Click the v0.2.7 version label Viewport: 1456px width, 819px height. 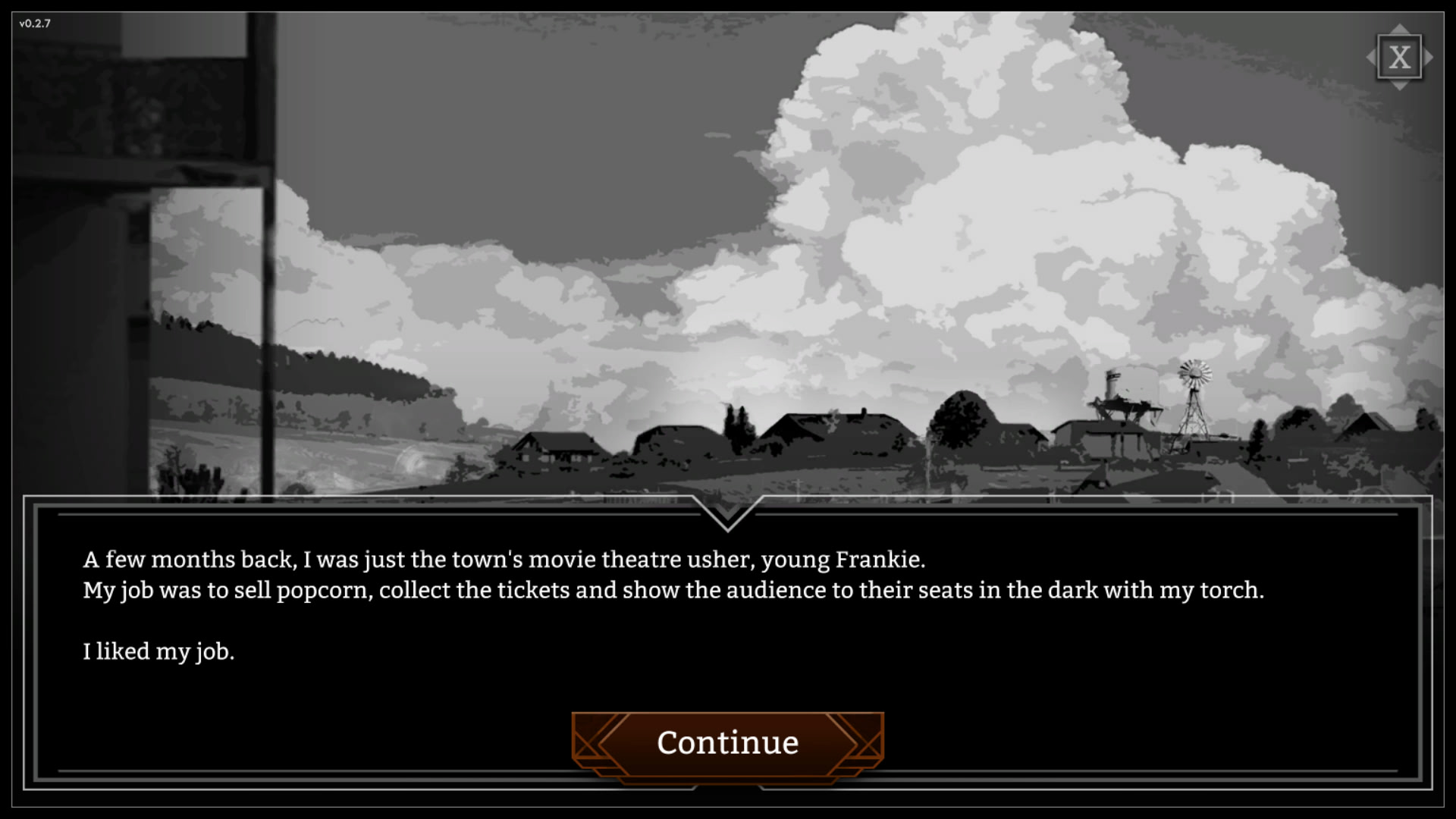35,24
